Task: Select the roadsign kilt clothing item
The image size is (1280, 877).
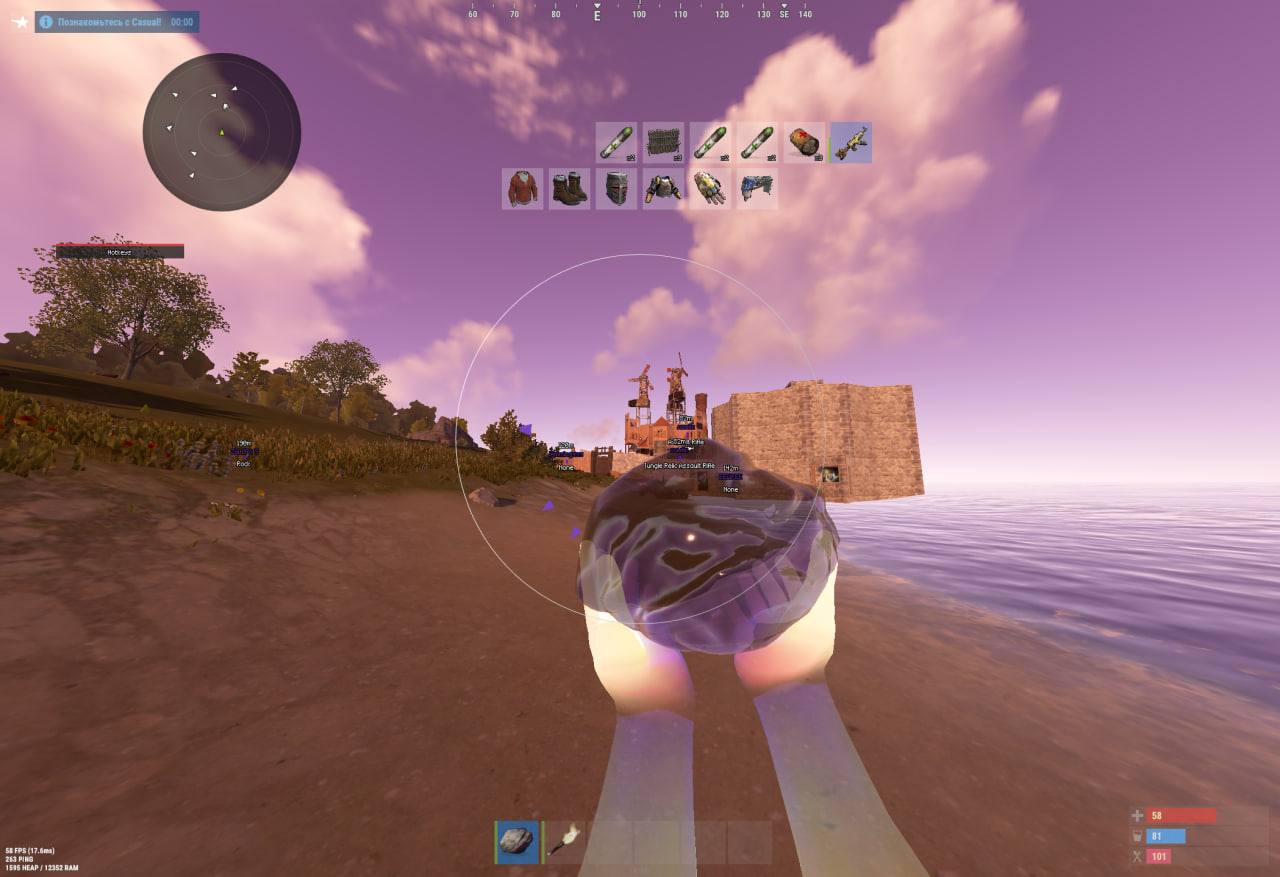Action: 757,188
